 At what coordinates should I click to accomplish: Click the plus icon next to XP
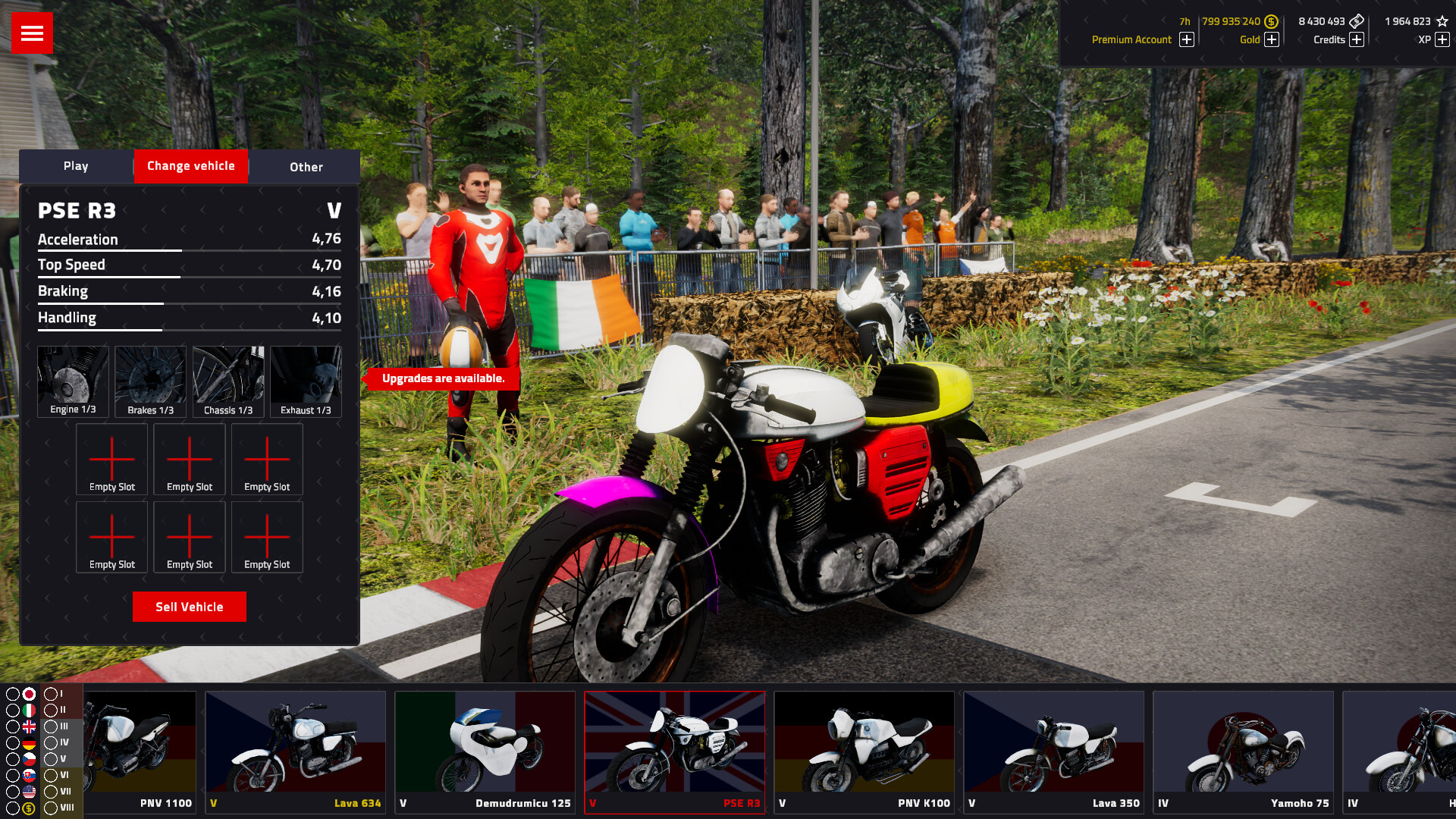pos(1441,39)
